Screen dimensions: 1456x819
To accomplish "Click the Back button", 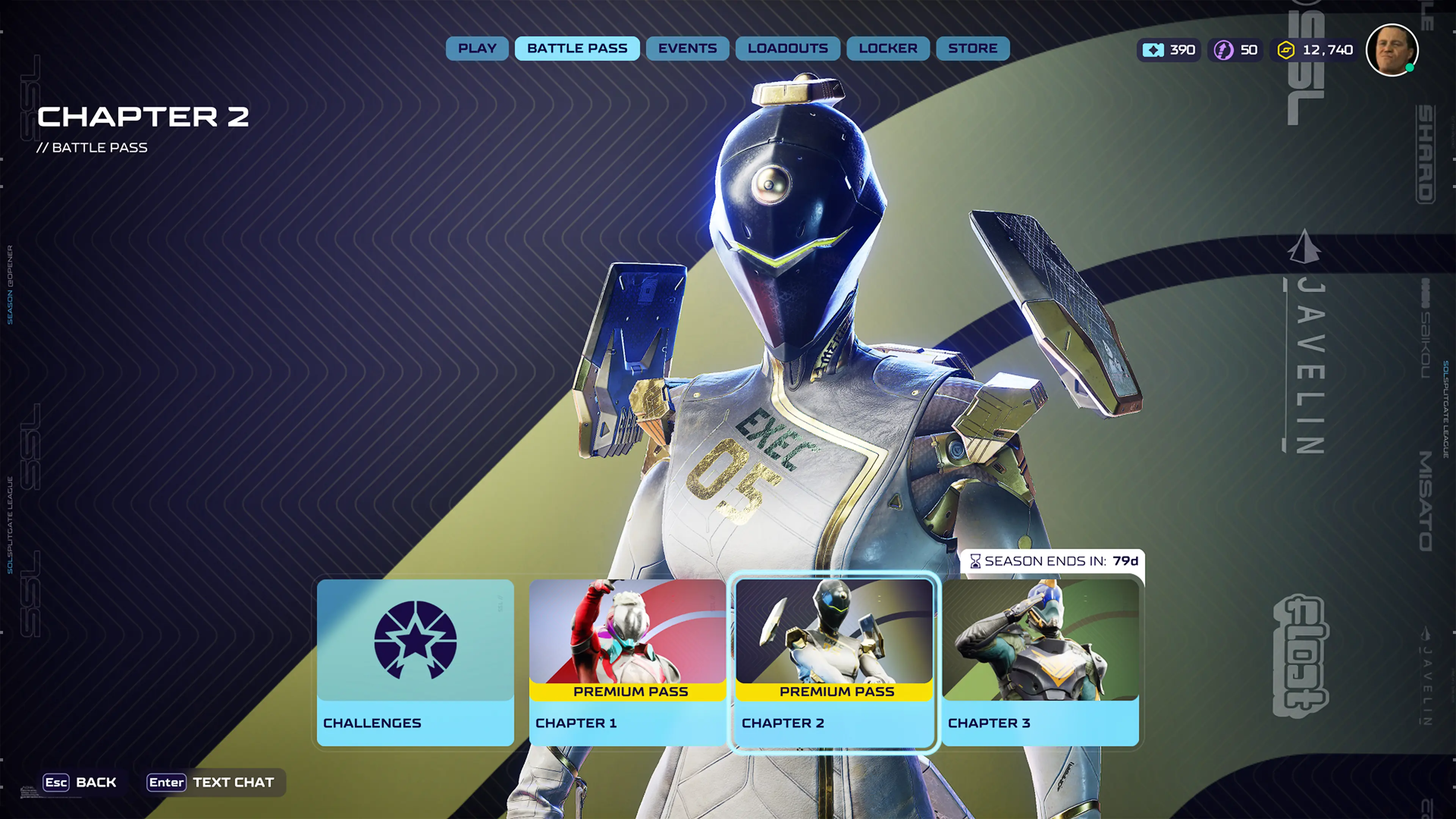I will click(80, 782).
